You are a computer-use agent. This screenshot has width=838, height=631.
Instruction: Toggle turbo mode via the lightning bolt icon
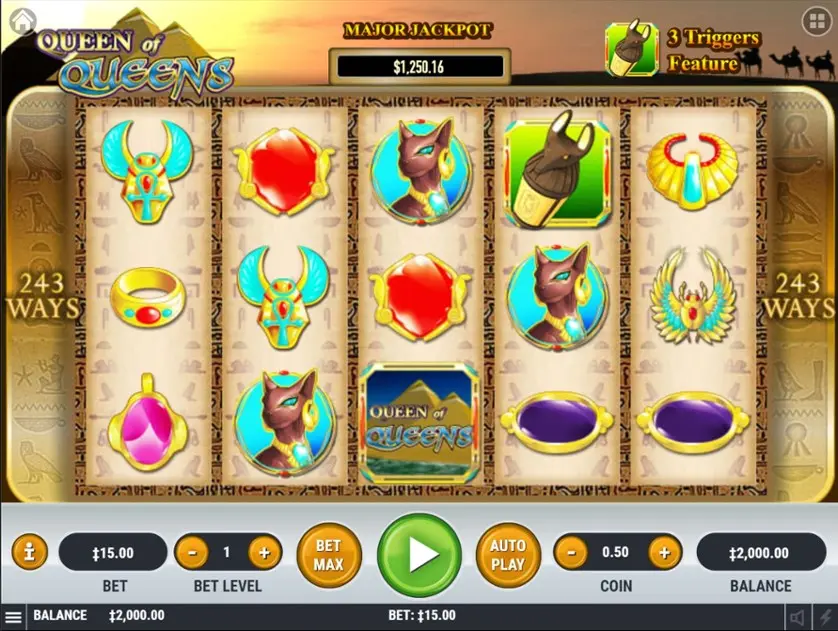click(824, 617)
